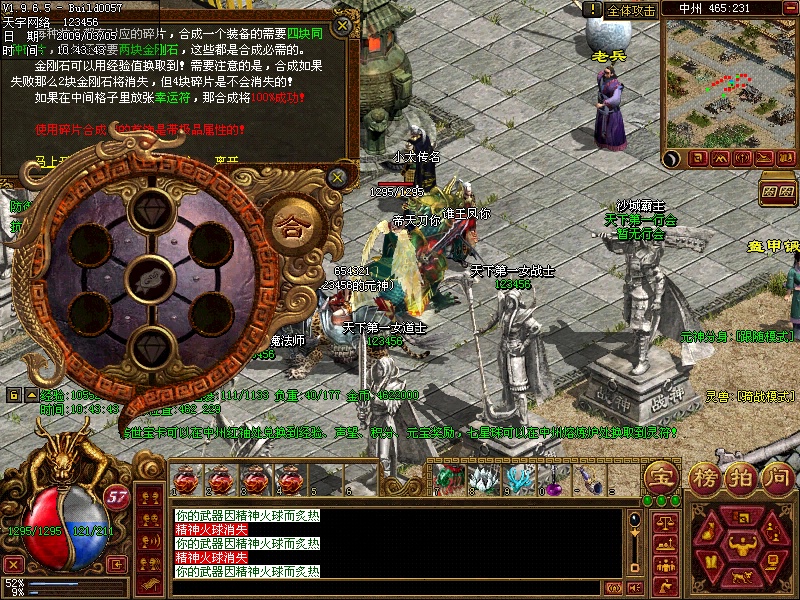Close the crafting instructions dialog
Image resolution: width=800 pixels, height=600 pixels.
[343, 25]
